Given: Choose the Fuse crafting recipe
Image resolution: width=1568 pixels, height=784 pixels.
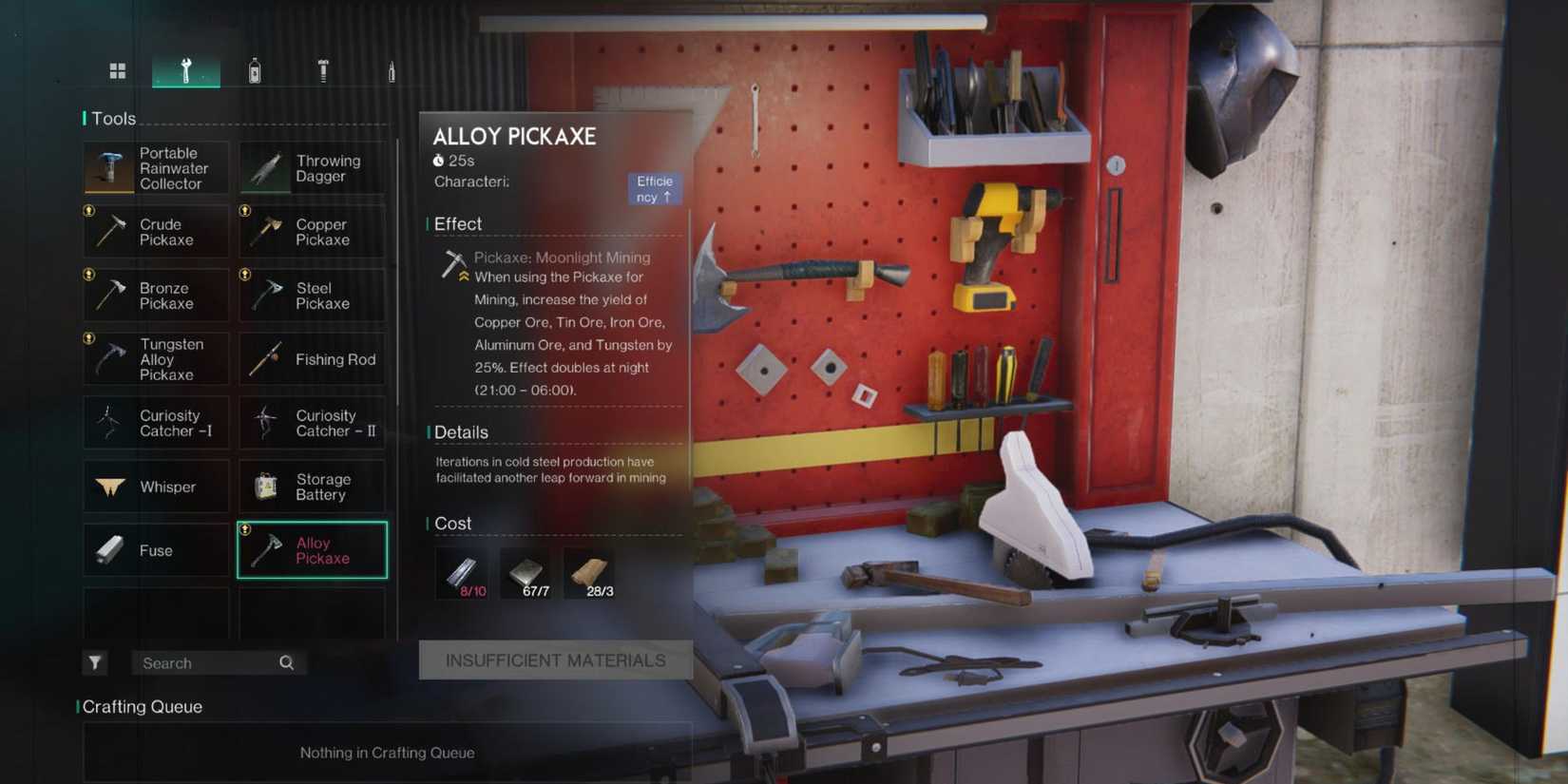Looking at the screenshot, I should pos(156,550).
